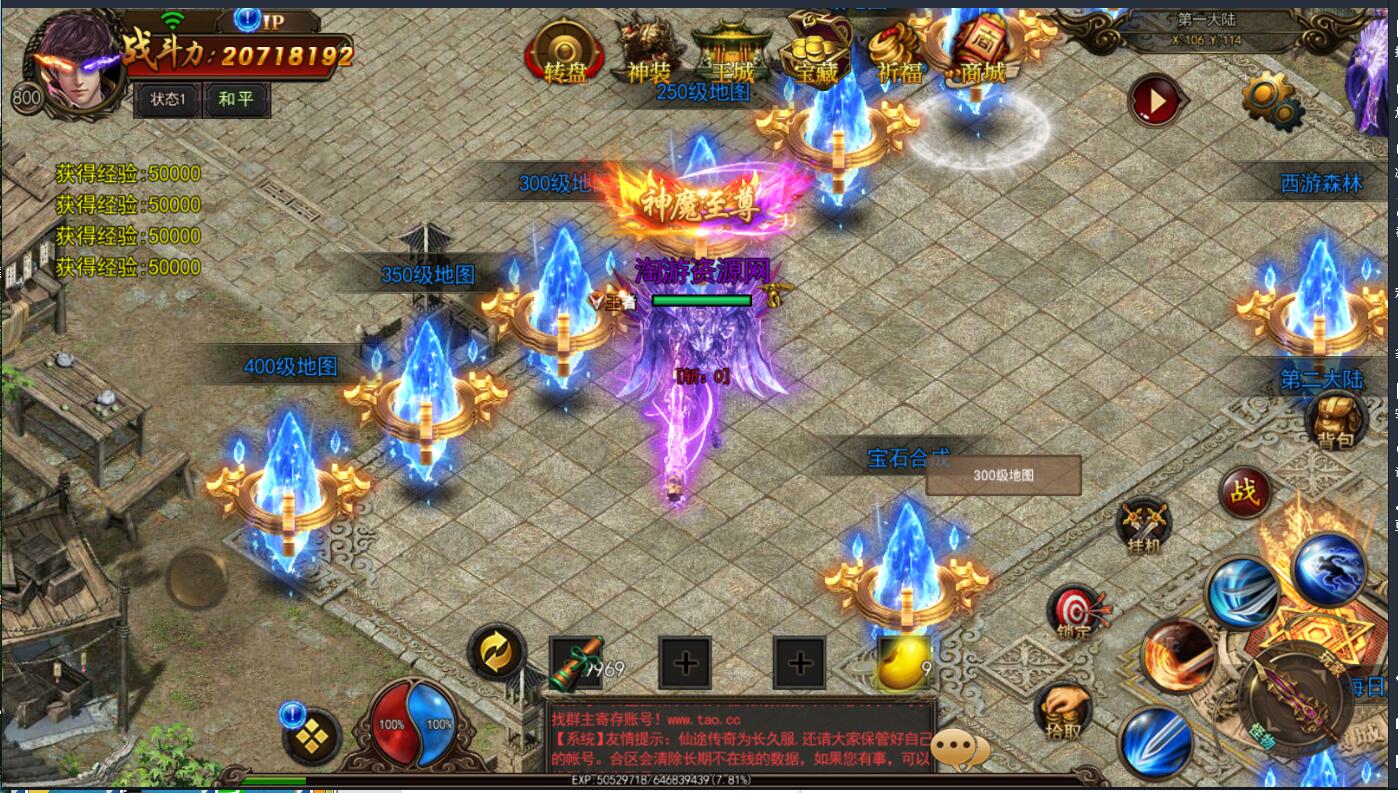Open the 神装 divine gear menu

(x=648, y=50)
